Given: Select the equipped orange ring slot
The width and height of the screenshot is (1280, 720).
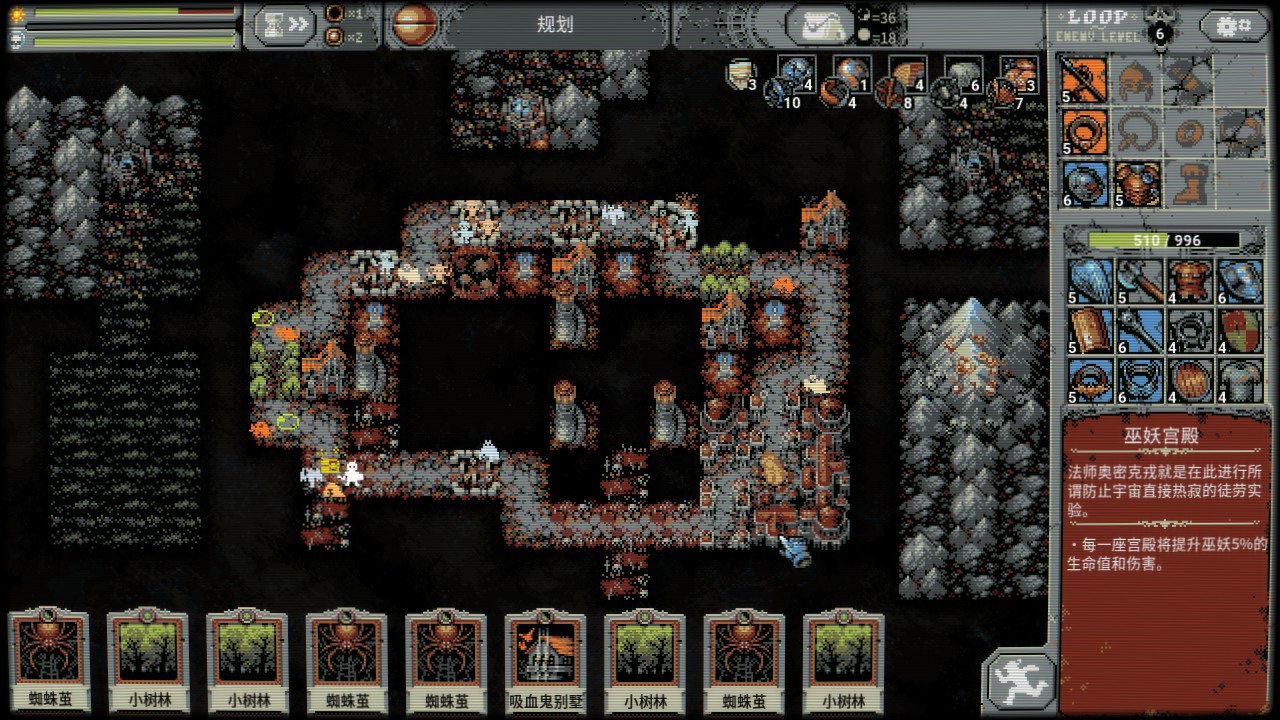Looking at the screenshot, I should (x=1085, y=131).
